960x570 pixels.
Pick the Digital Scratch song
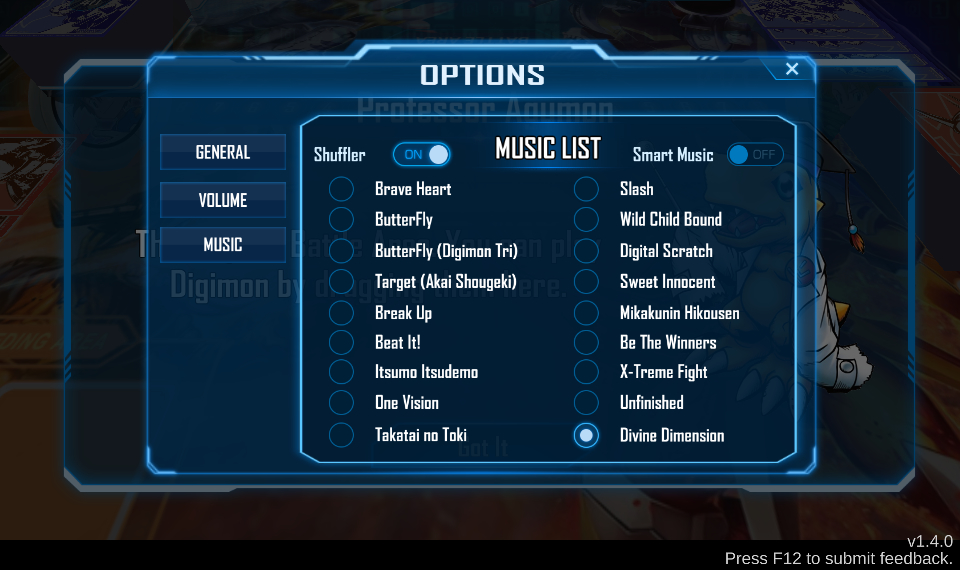coord(586,251)
